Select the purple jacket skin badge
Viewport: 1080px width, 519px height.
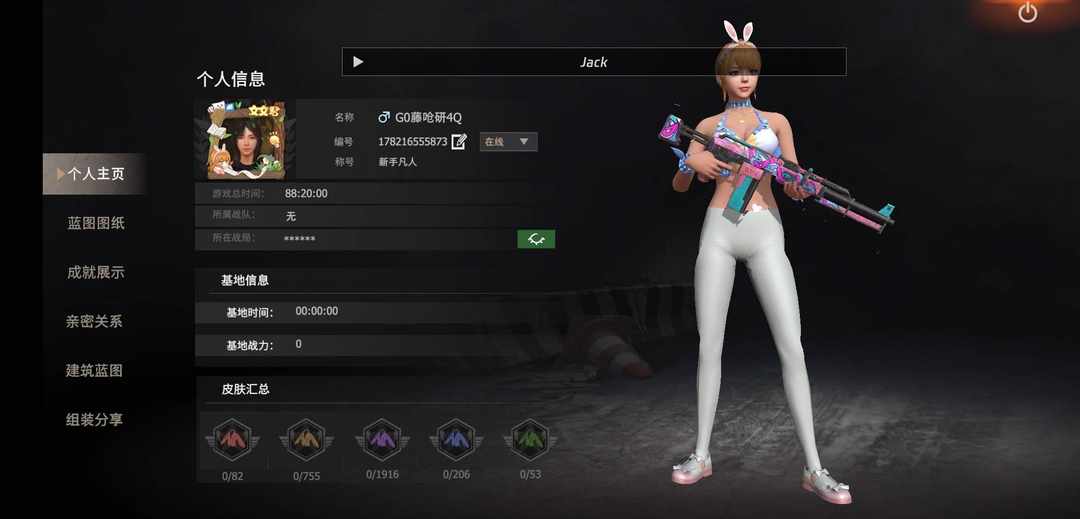[x=382, y=440]
